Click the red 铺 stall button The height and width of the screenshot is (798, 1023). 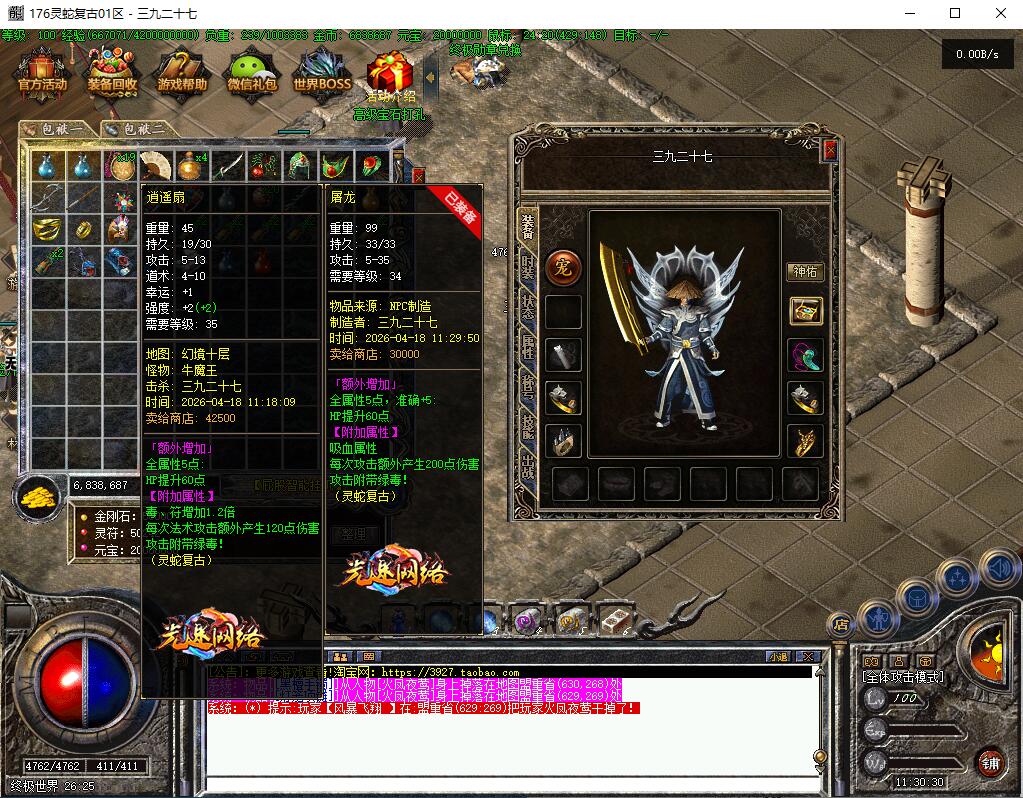tap(990, 761)
